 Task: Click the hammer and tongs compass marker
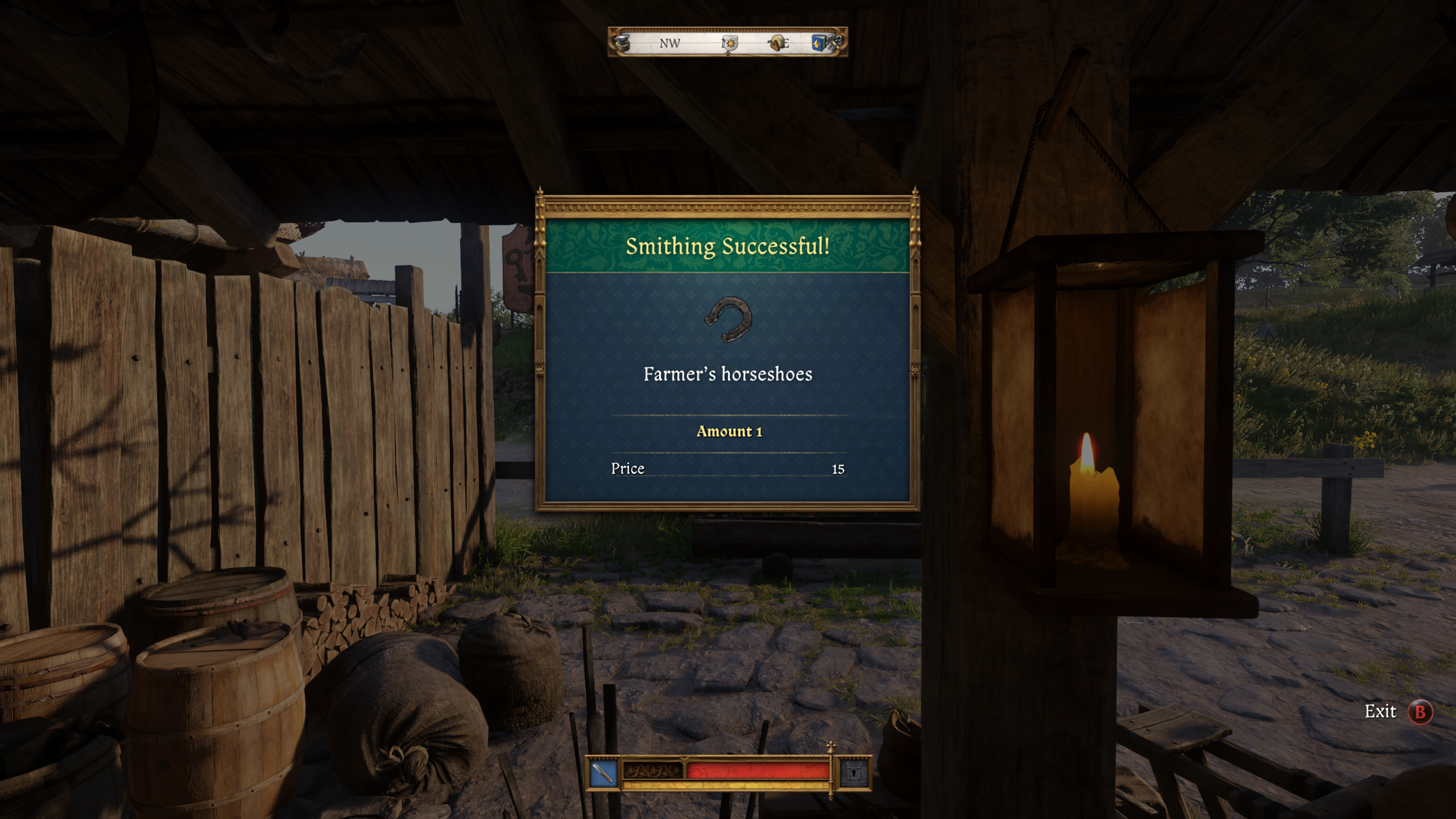coord(835,42)
